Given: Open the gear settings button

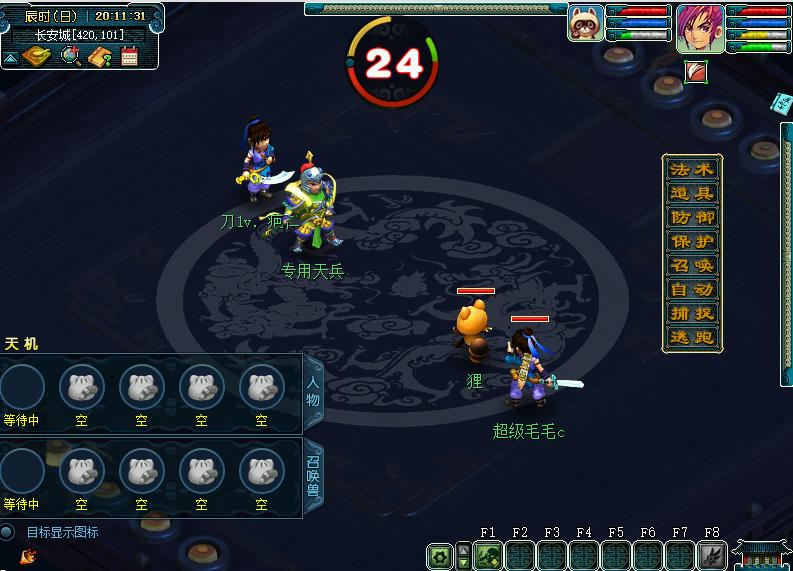Looking at the screenshot, I should 439,556.
